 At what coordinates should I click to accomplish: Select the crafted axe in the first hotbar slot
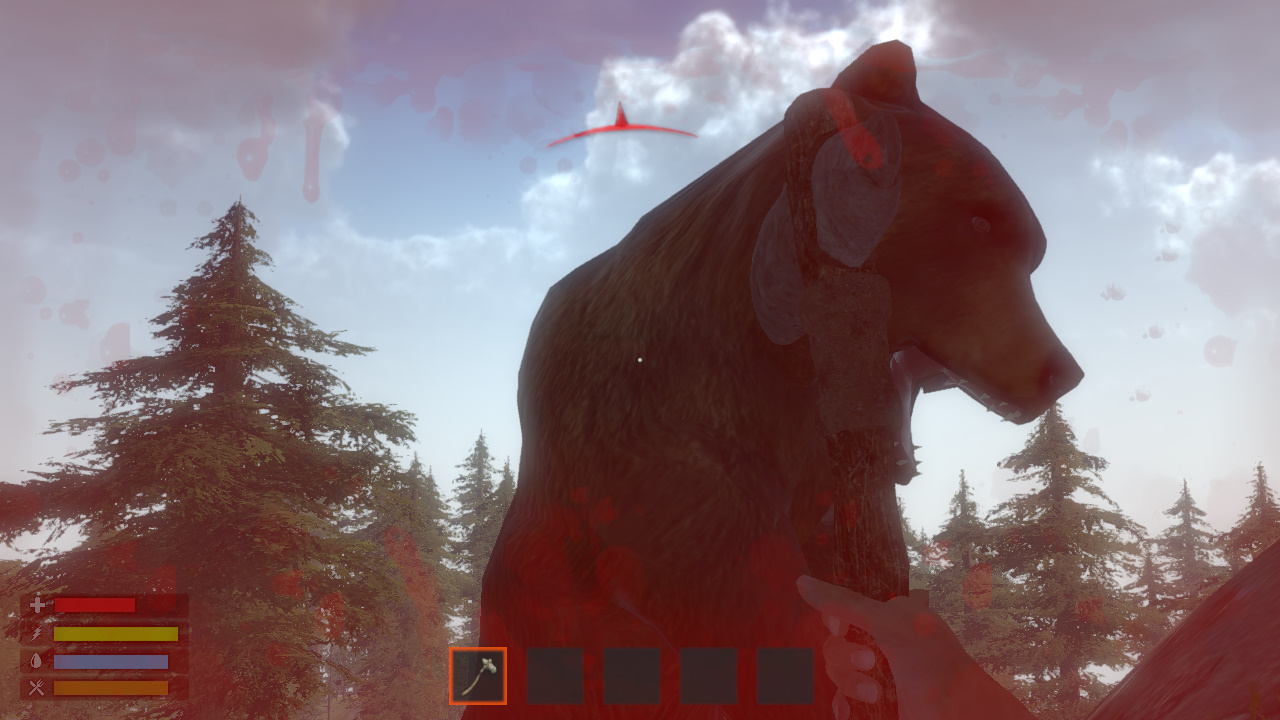coord(478,678)
